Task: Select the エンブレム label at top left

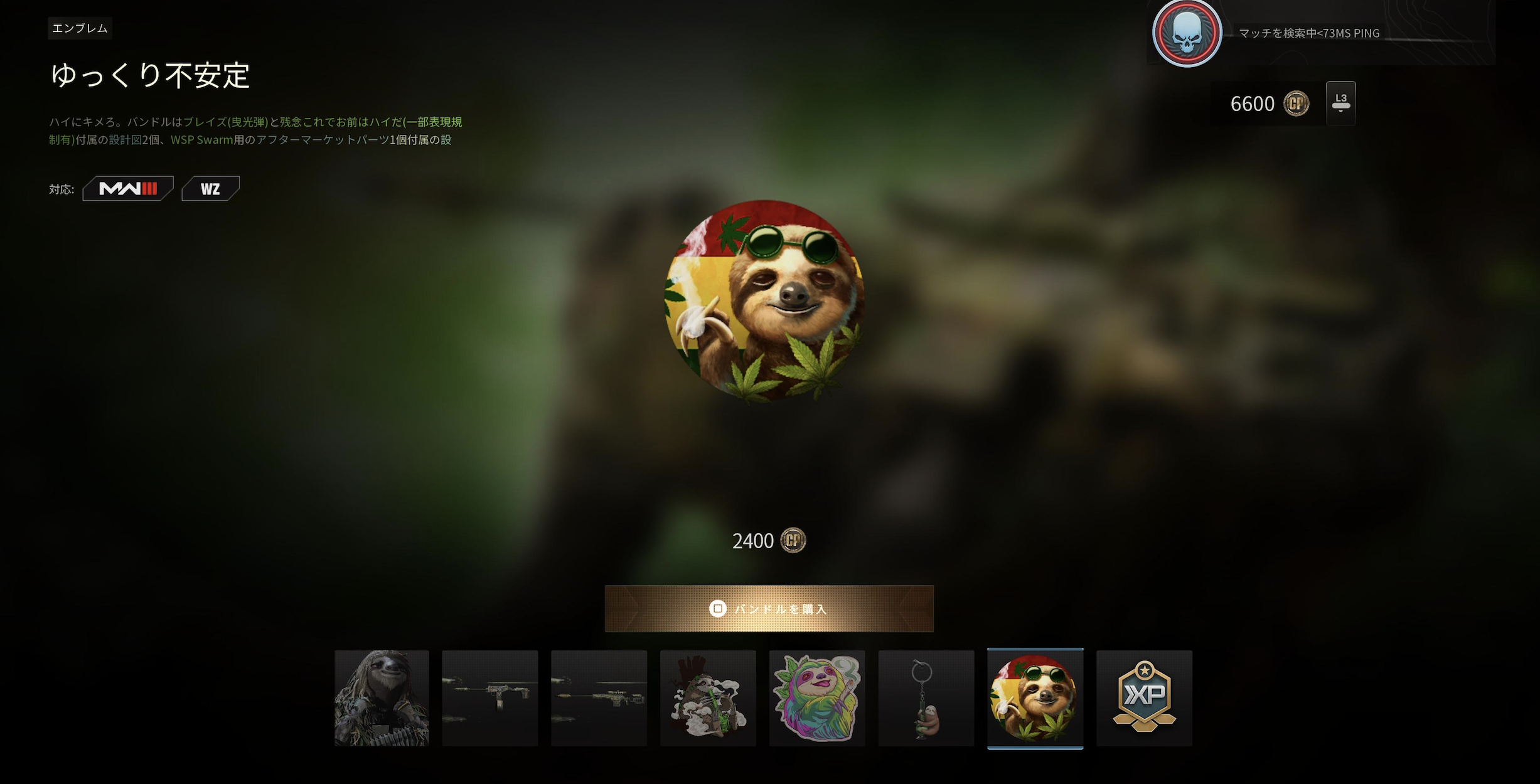Action: tap(79, 28)
